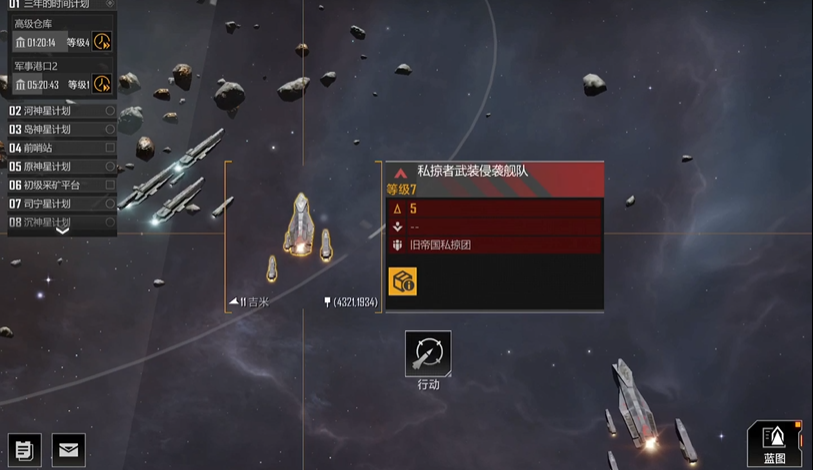Select the targeted privateer fleet flagship
The width and height of the screenshot is (813, 470).
(300, 222)
